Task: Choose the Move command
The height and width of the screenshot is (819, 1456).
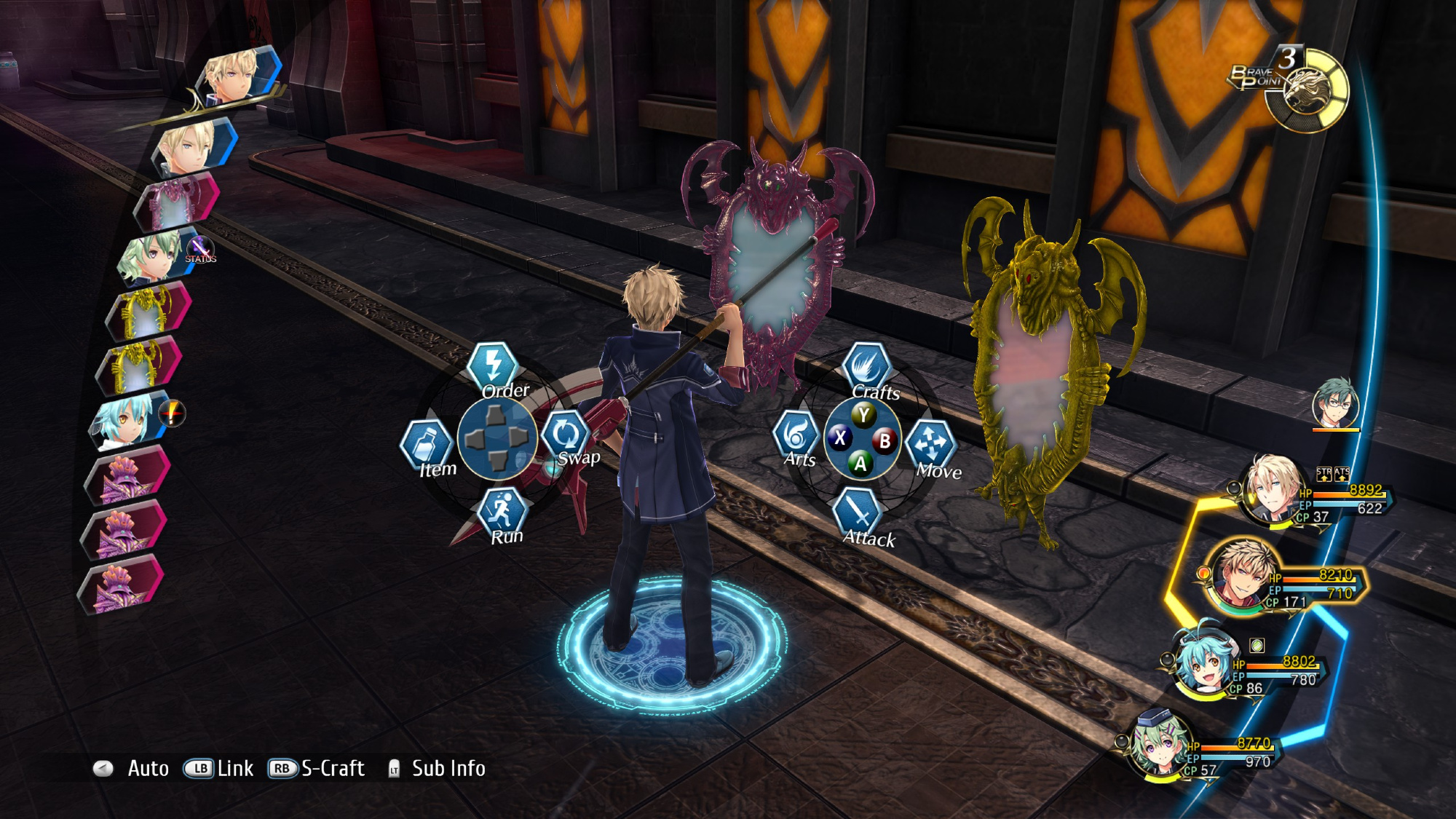Action: pos(931,443)
